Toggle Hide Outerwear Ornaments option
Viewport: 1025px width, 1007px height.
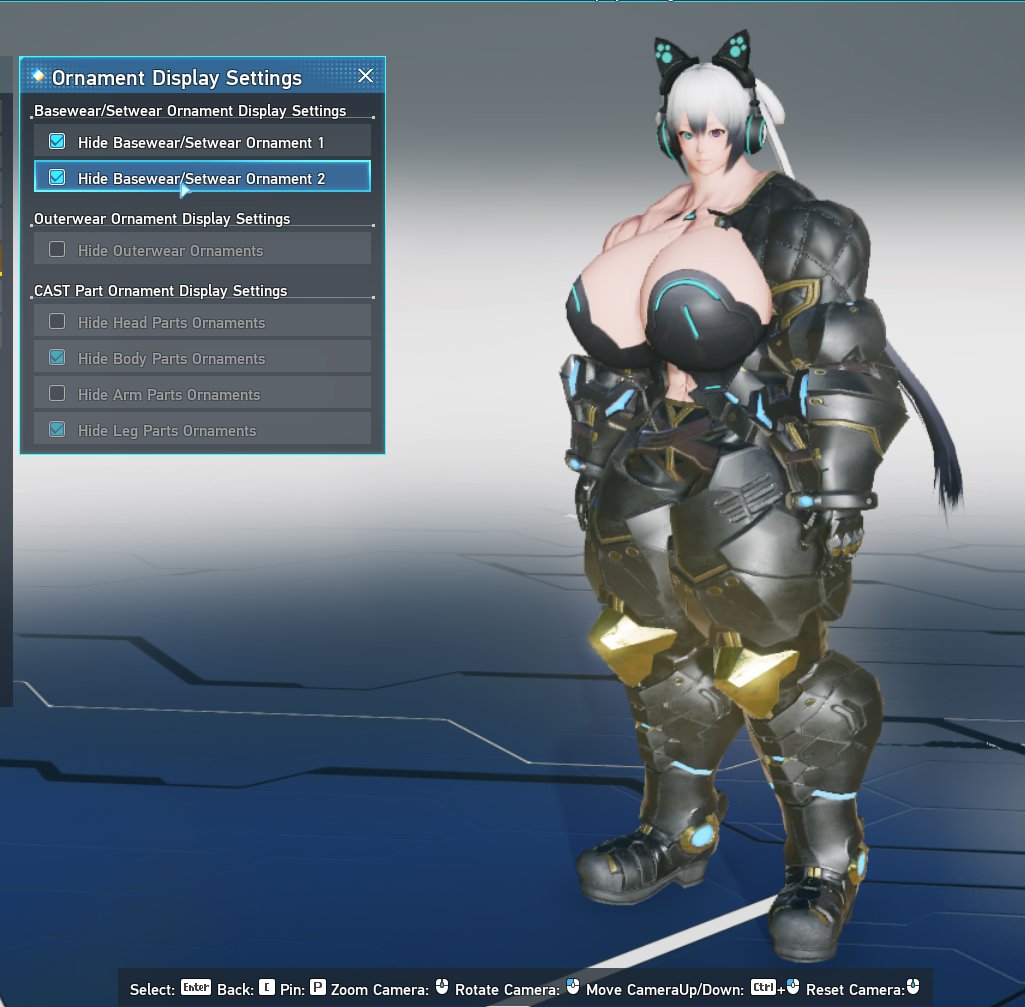tap(58, 250)
